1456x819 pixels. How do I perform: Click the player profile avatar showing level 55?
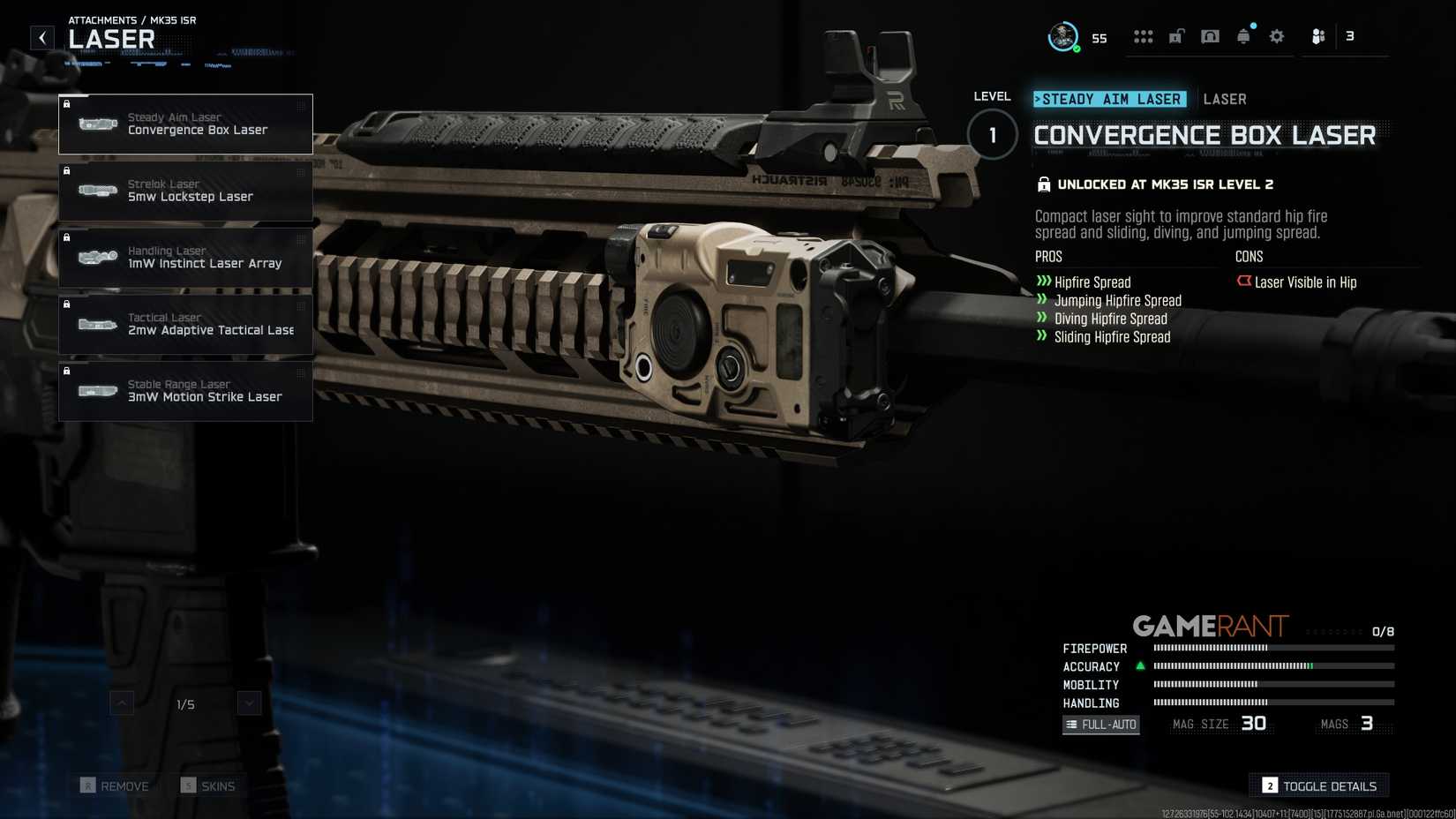point(1062,35)
